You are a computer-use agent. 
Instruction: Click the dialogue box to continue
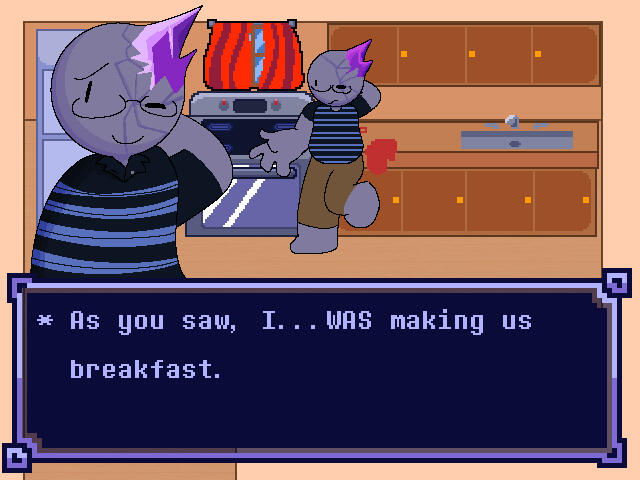coord(318,371)
